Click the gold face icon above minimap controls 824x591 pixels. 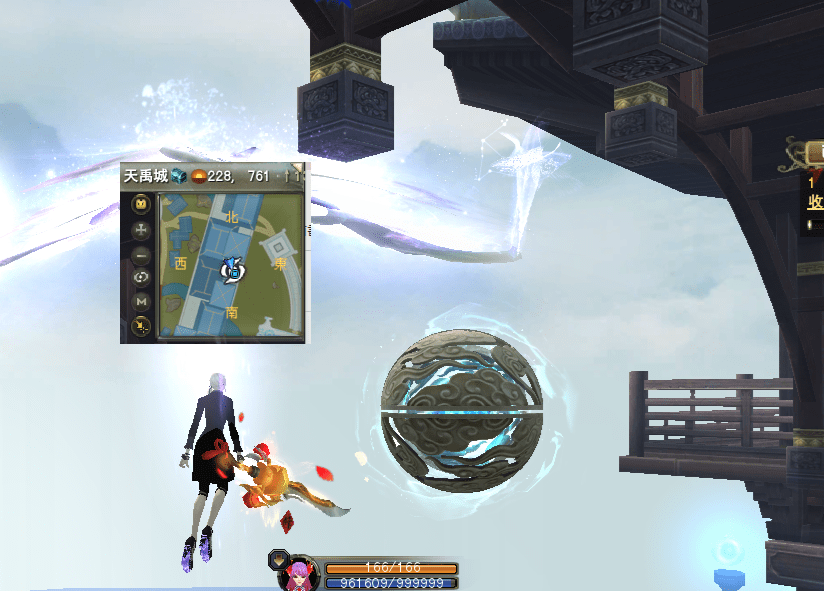tap(142, 205)
